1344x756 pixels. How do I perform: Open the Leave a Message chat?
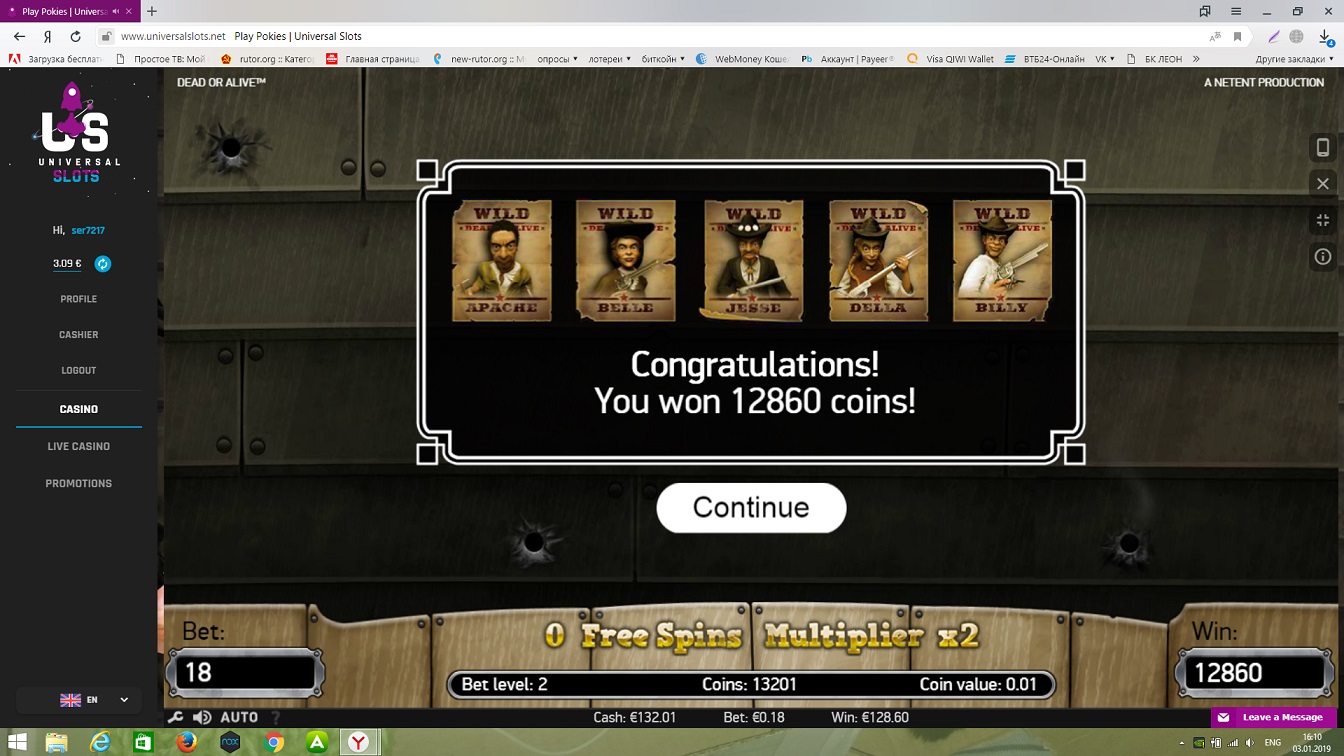tap(1273, 717)
